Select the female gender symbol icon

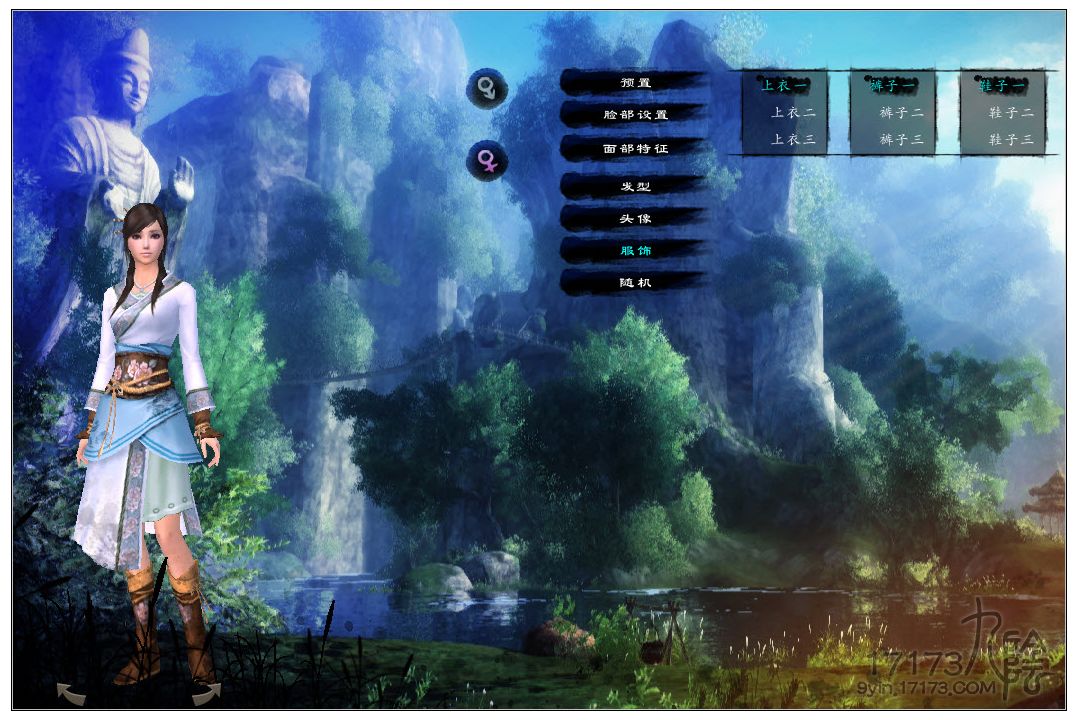(487, 161)
